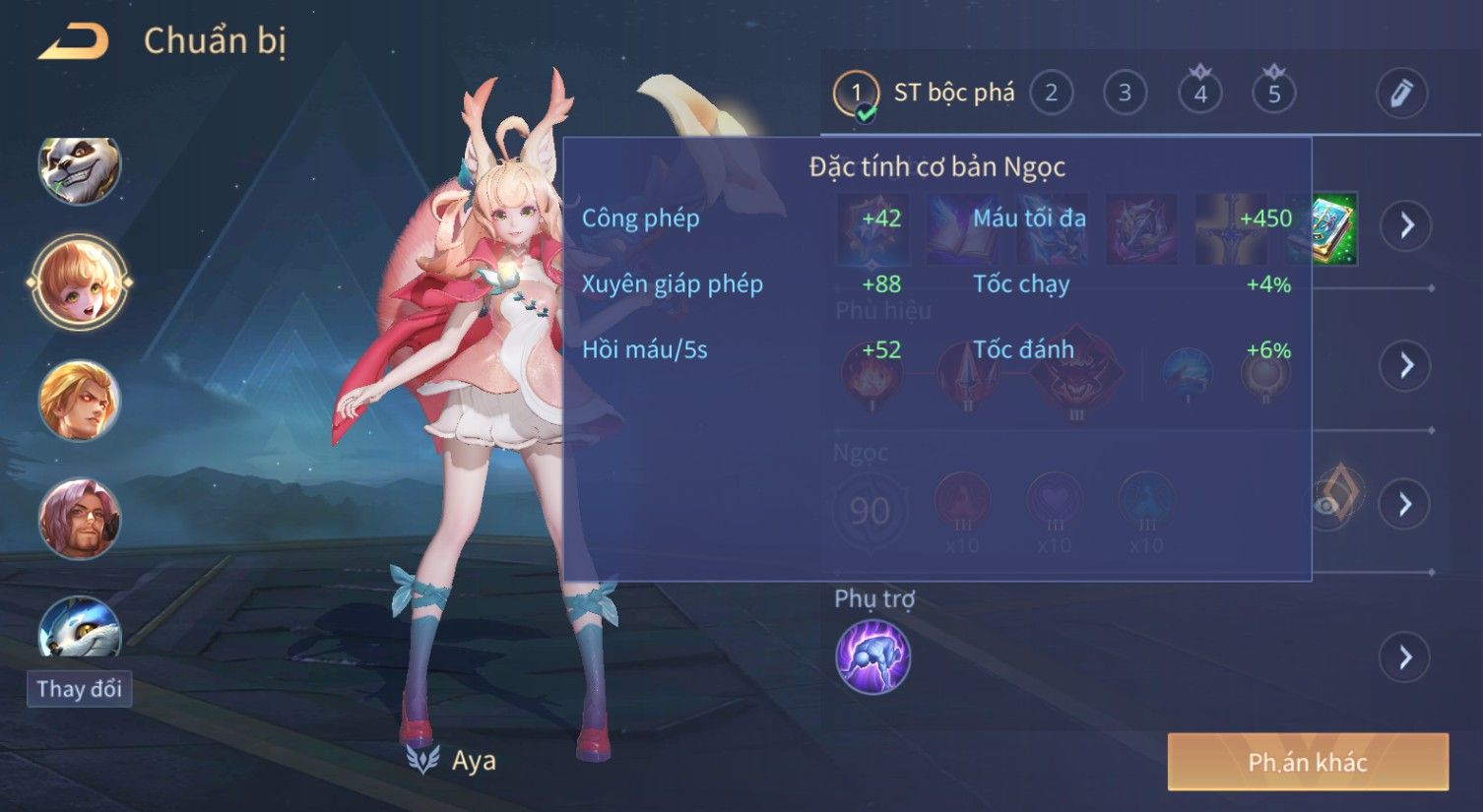Choose the purple-haired bearded hero portrait
The width and height of the screenshot is (1483, 812).
[x=79, y=518]
